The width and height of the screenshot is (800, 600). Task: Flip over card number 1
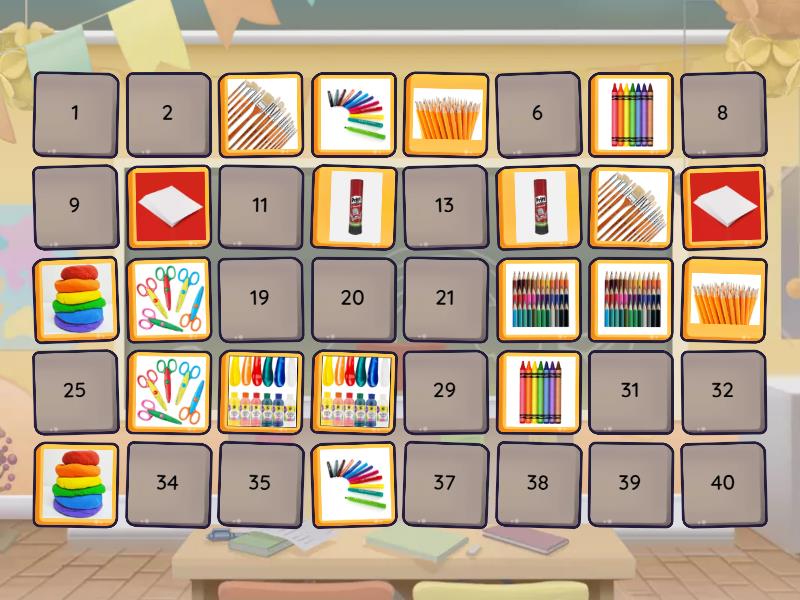pyautogui.click(x=75, y=113)
